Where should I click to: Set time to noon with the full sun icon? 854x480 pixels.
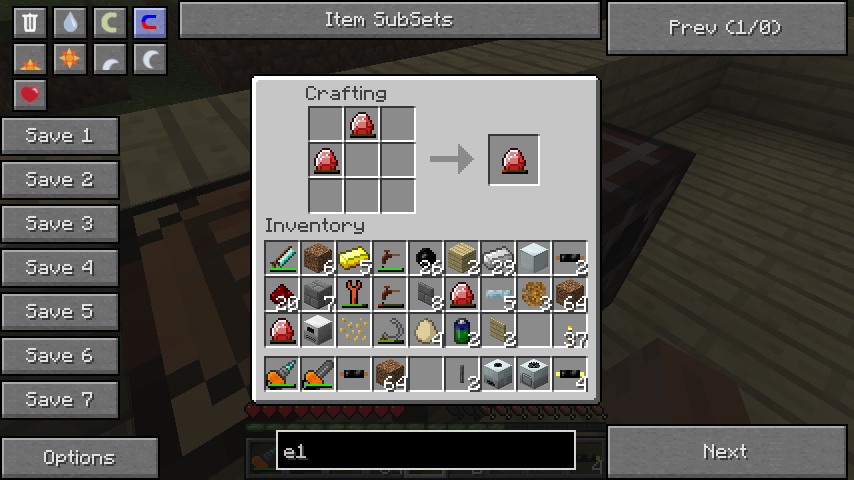click(69, 59)
